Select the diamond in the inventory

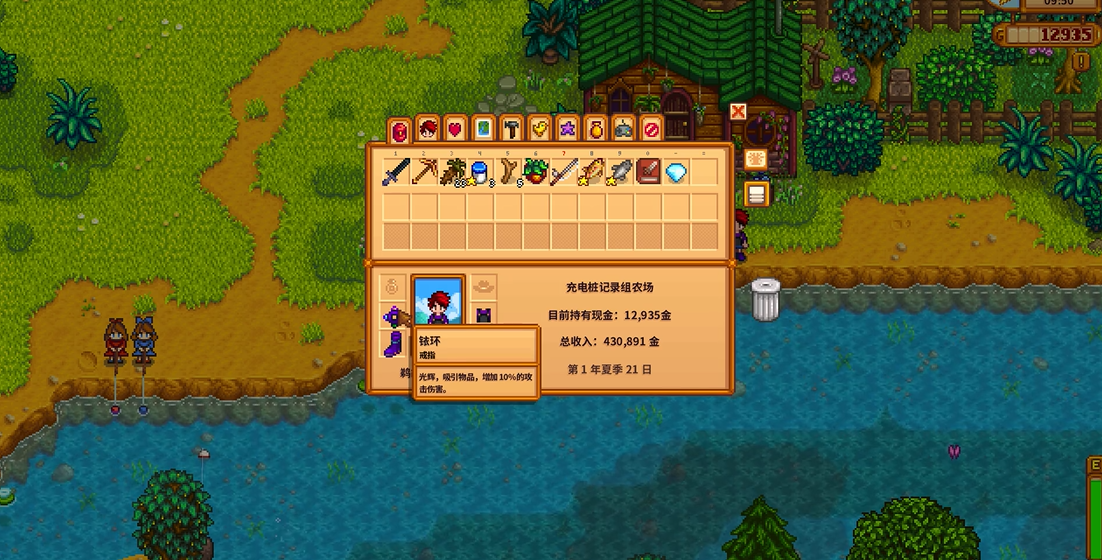[x=677, y=173]
